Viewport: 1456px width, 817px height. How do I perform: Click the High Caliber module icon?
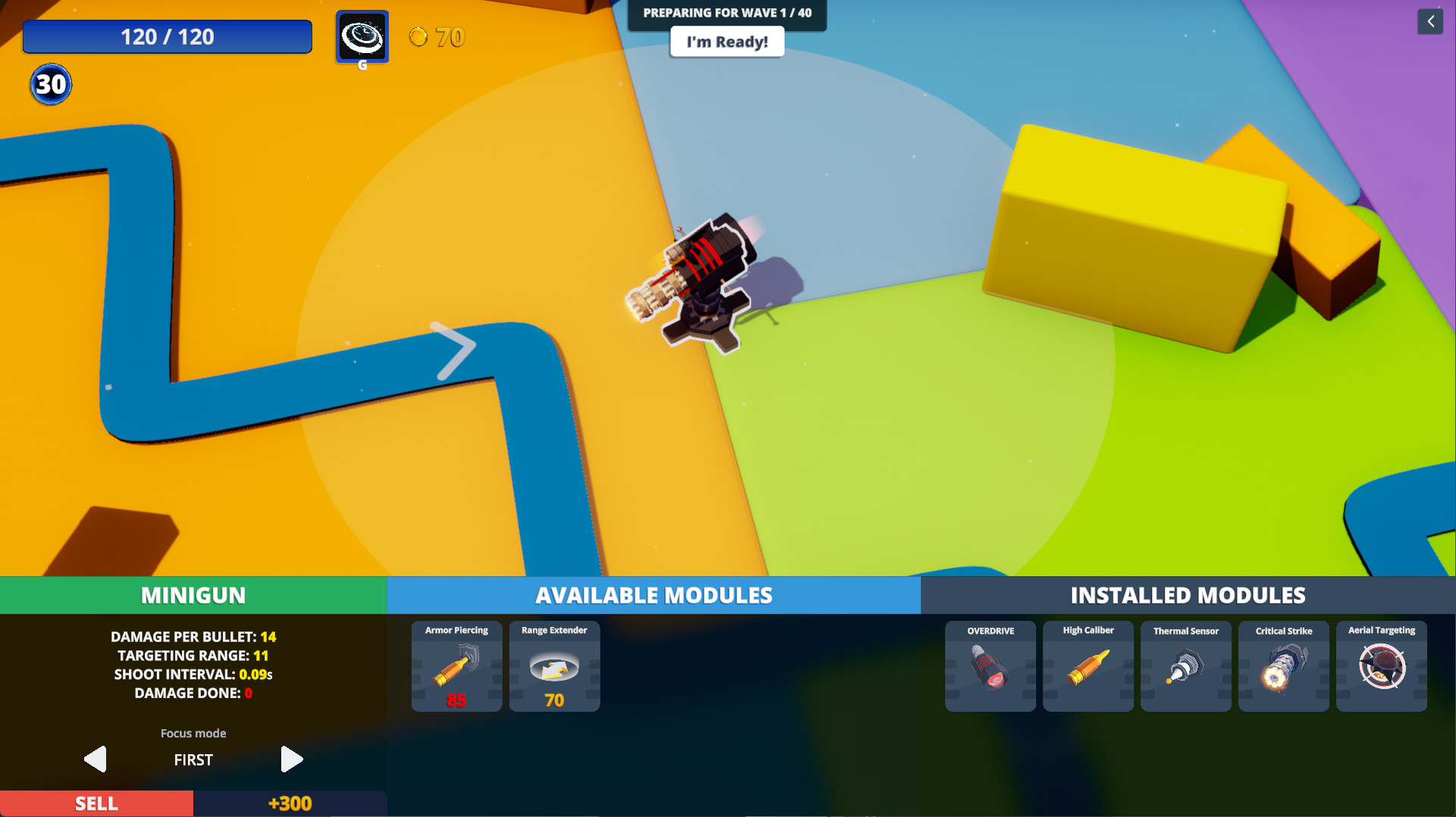pos(1088,667)
